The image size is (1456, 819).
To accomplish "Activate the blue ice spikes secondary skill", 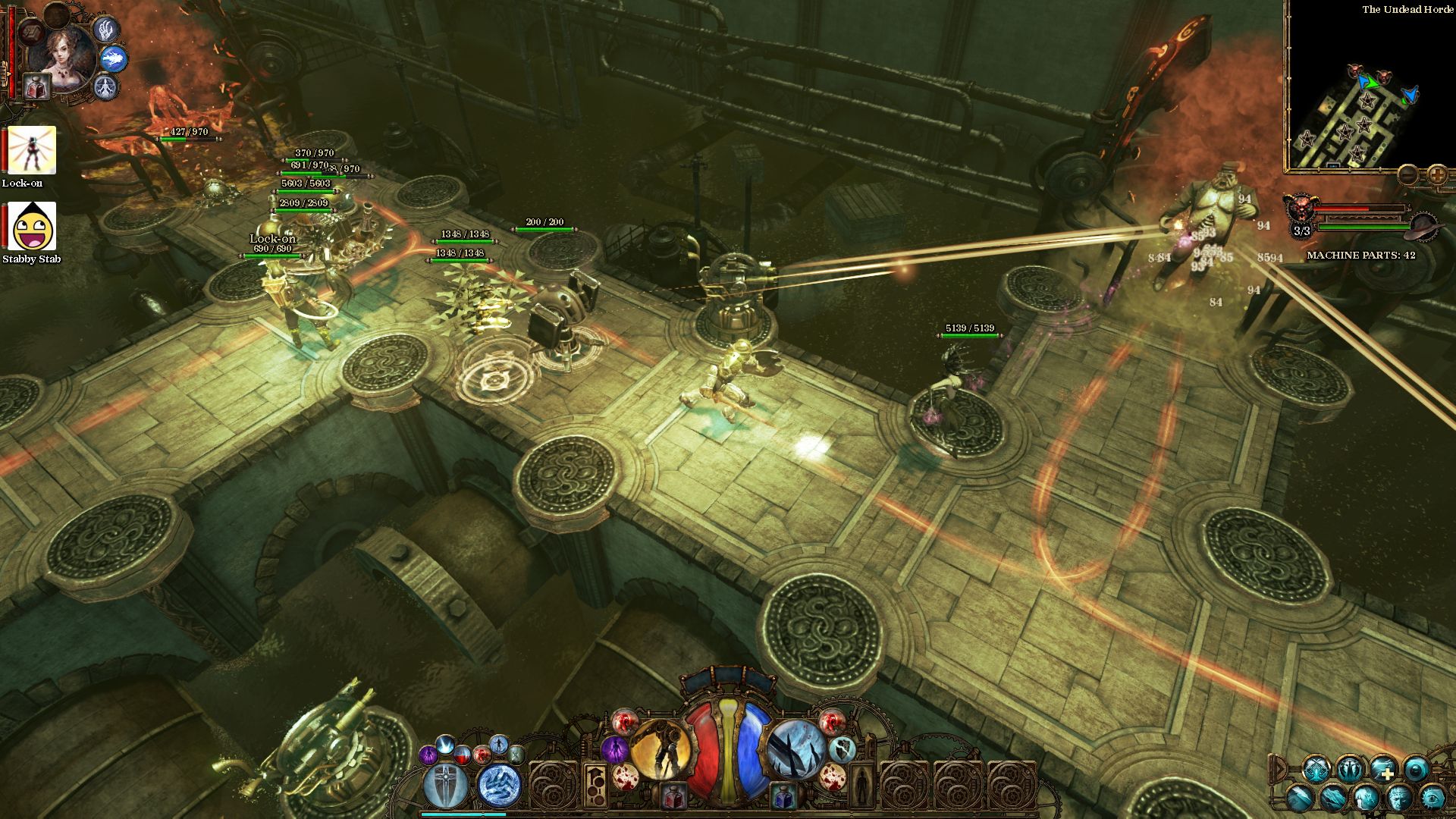I will [x=795, y=749].
